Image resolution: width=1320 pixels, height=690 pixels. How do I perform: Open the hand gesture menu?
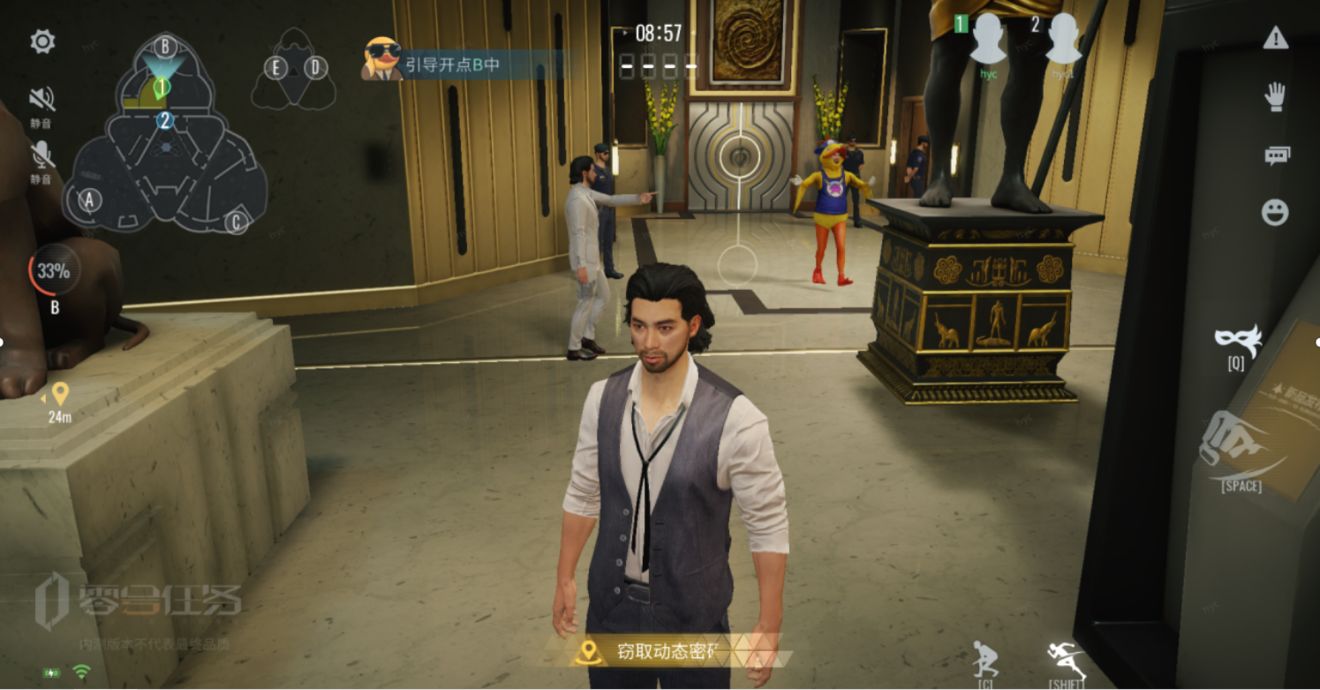(x=1275, y=96)
